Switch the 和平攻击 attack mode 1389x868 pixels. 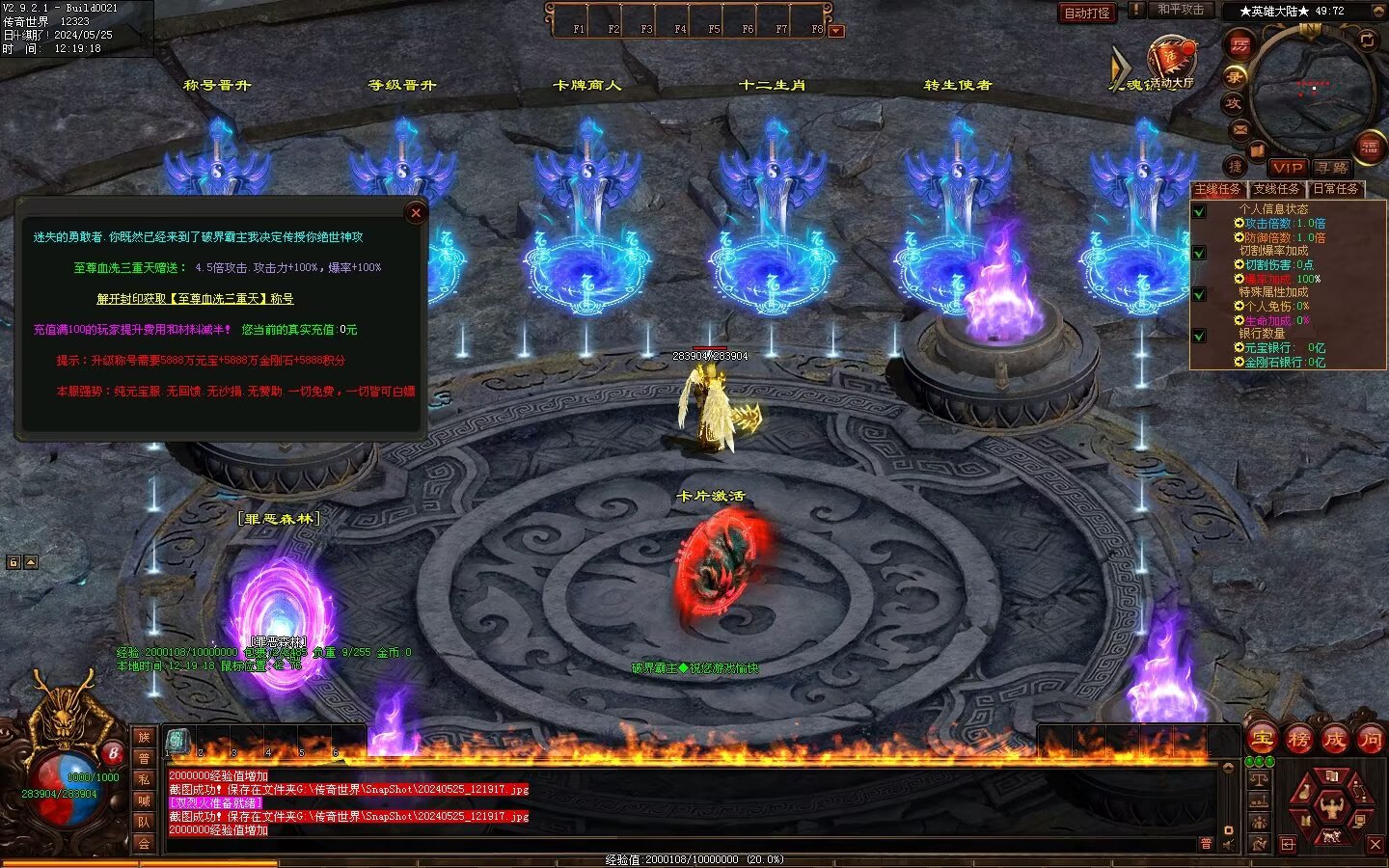[x=1181, y=11]
